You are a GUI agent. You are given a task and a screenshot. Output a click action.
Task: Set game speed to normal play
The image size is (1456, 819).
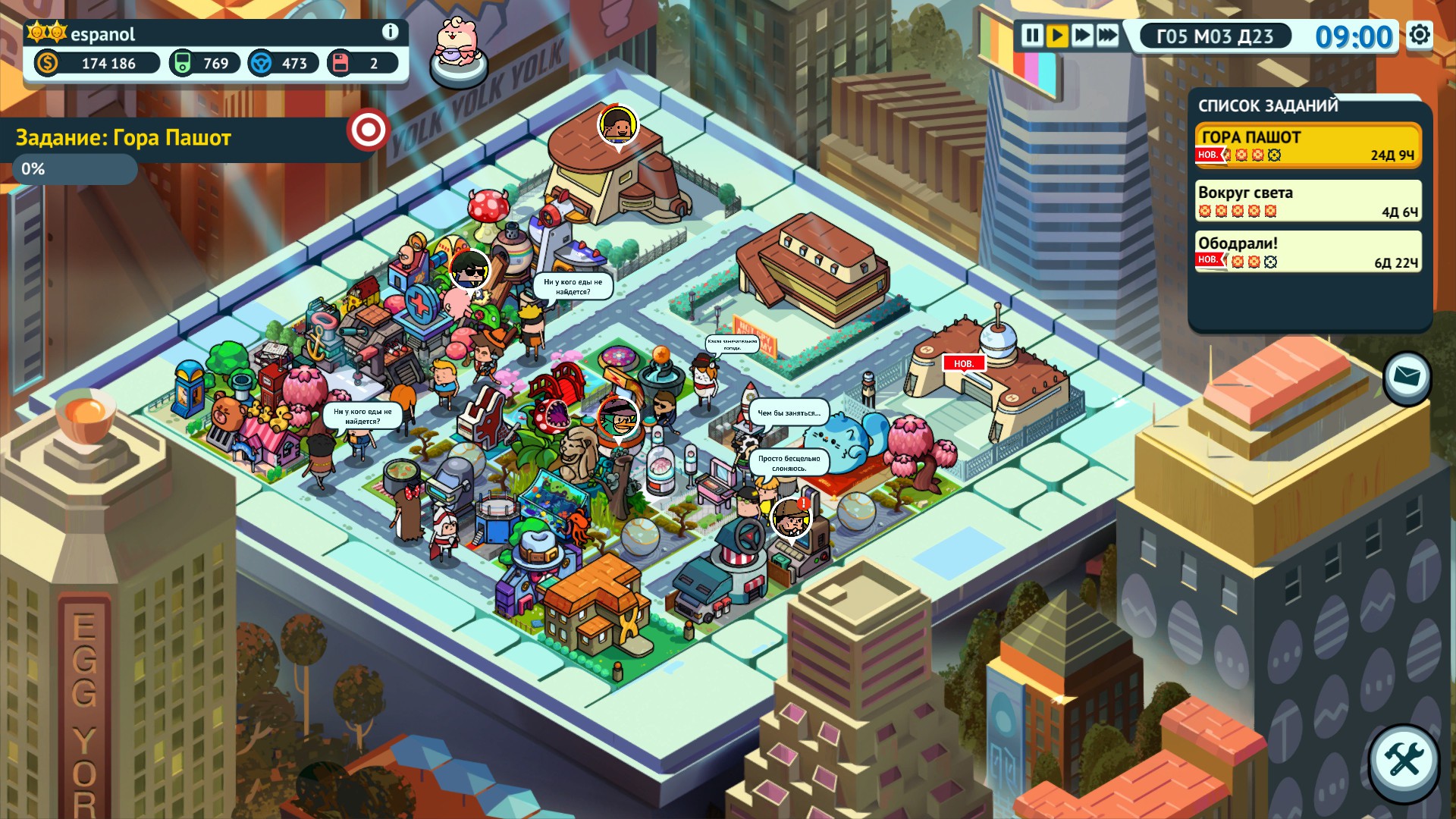click(1057, 36)
